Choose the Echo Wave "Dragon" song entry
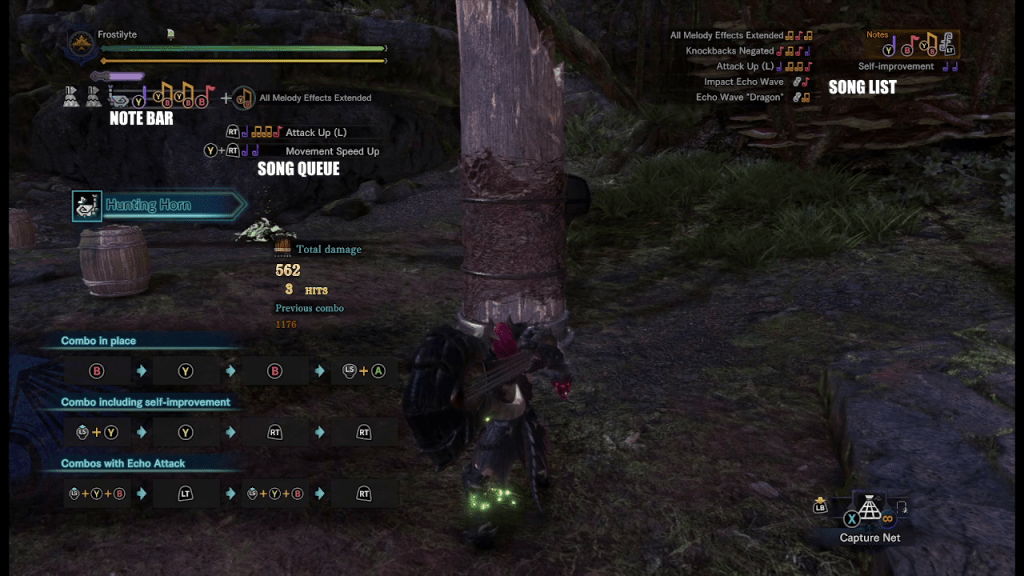Viewport: 1024px width, 576px height. point(739,98)
